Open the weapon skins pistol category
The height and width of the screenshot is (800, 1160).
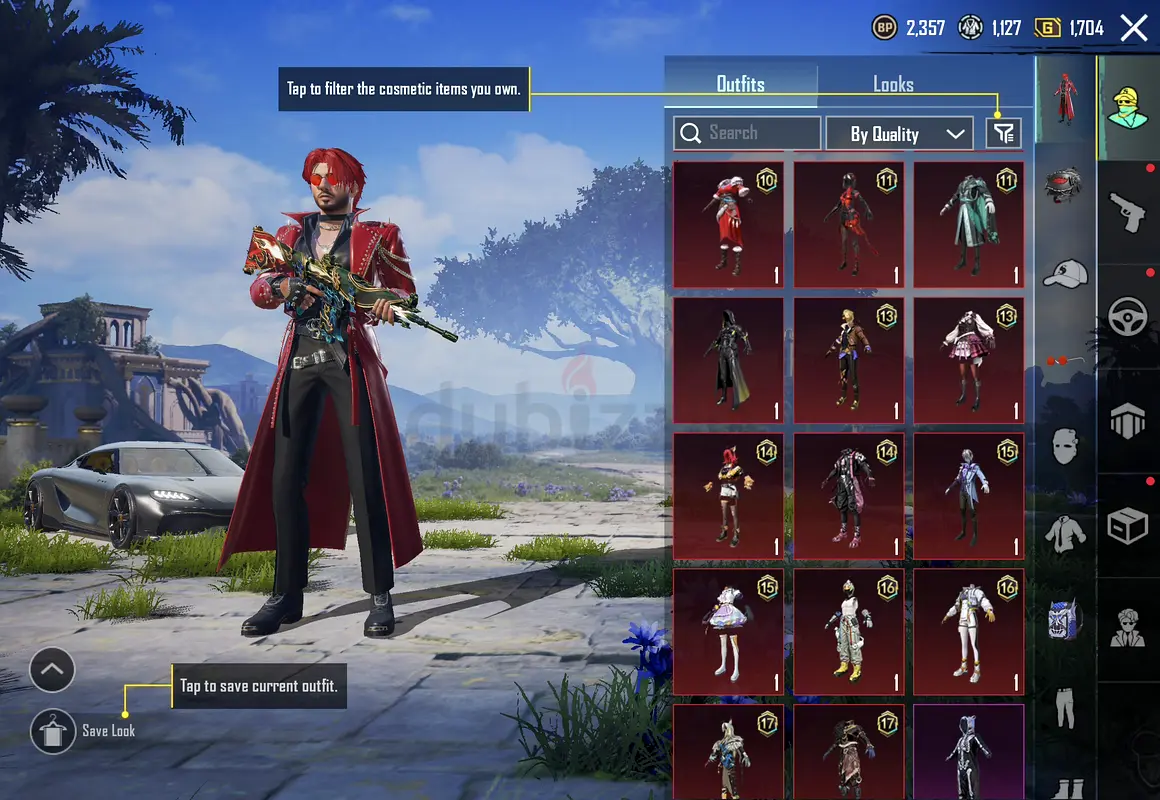[x=1128, y=212]
